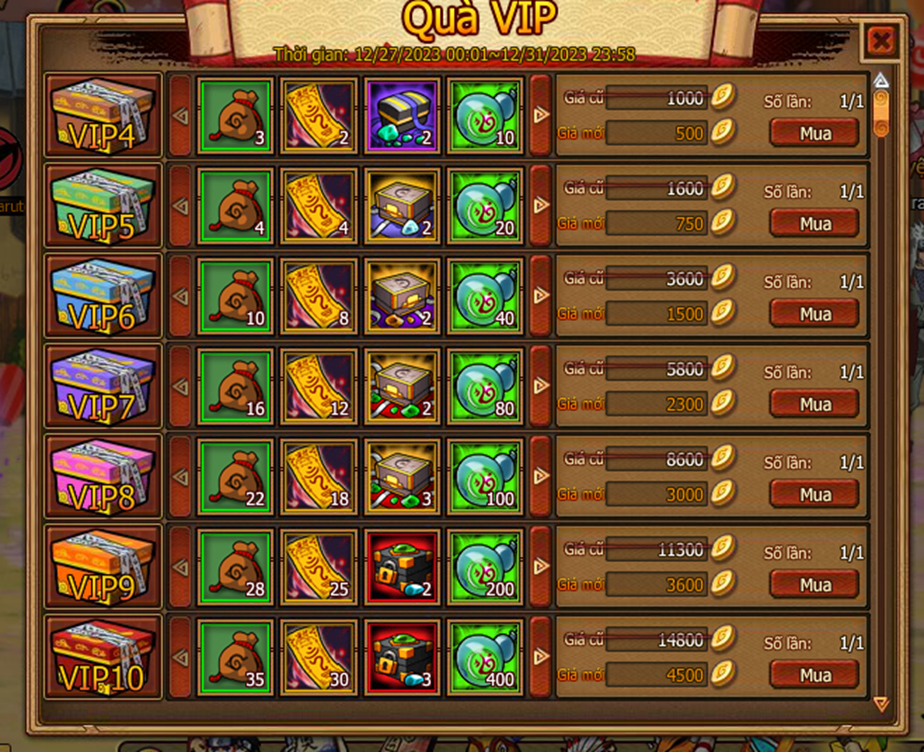Buy the VIP8 gift pack for 3000
924x752 pixels.
pos(814,494)
